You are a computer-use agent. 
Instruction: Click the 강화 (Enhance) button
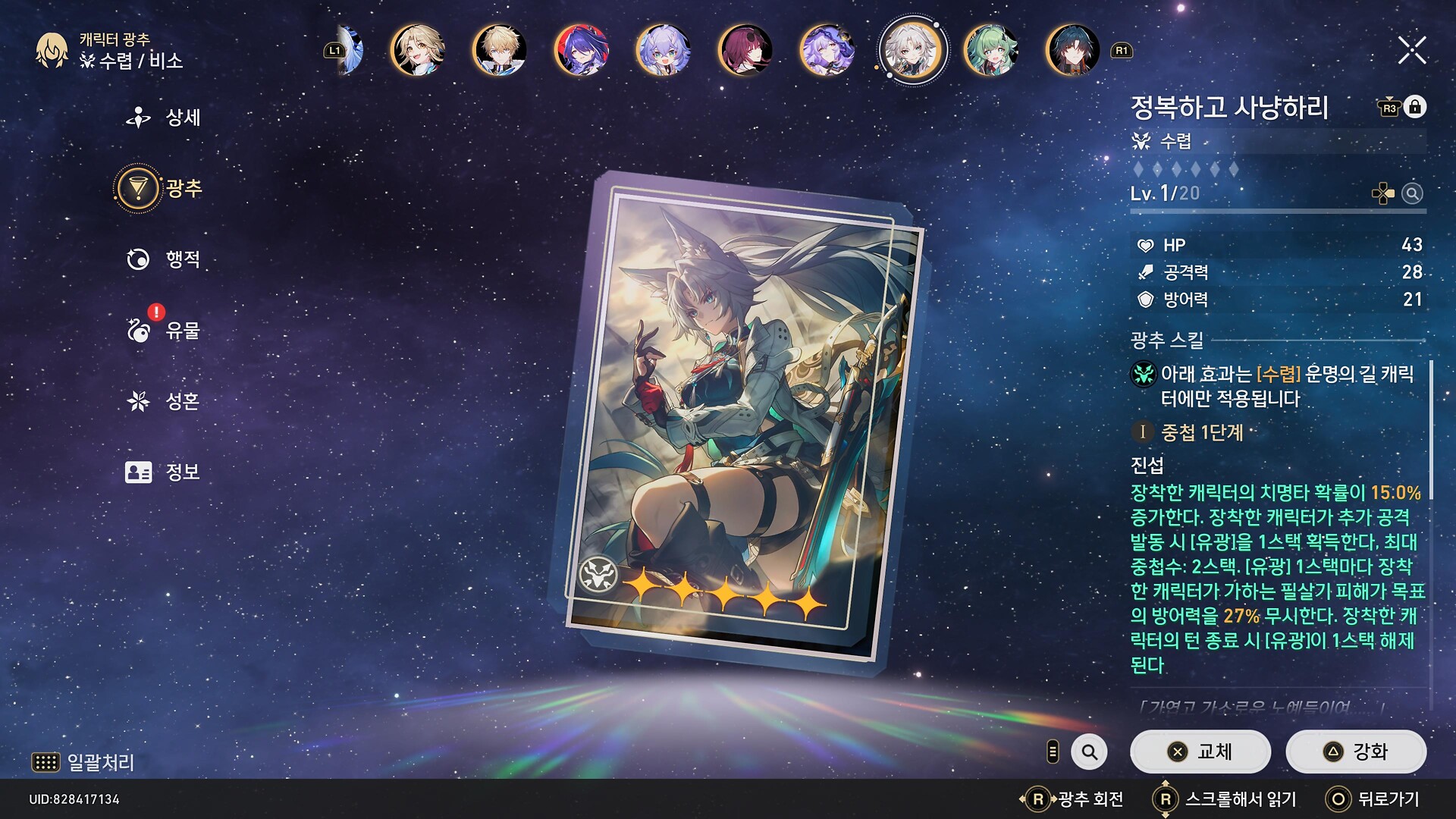[x=1355, y=752]
